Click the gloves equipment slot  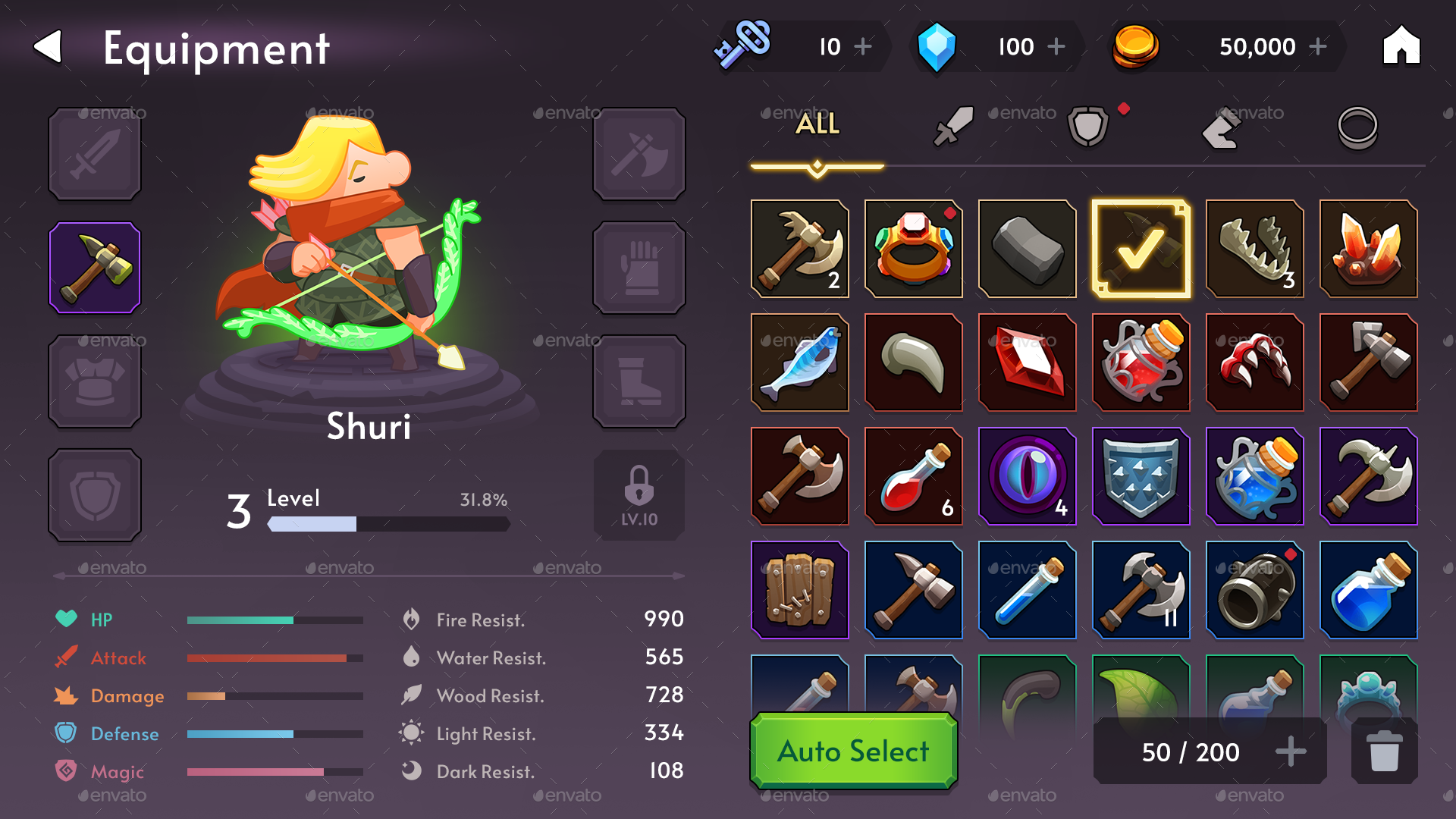coord(639,268)
